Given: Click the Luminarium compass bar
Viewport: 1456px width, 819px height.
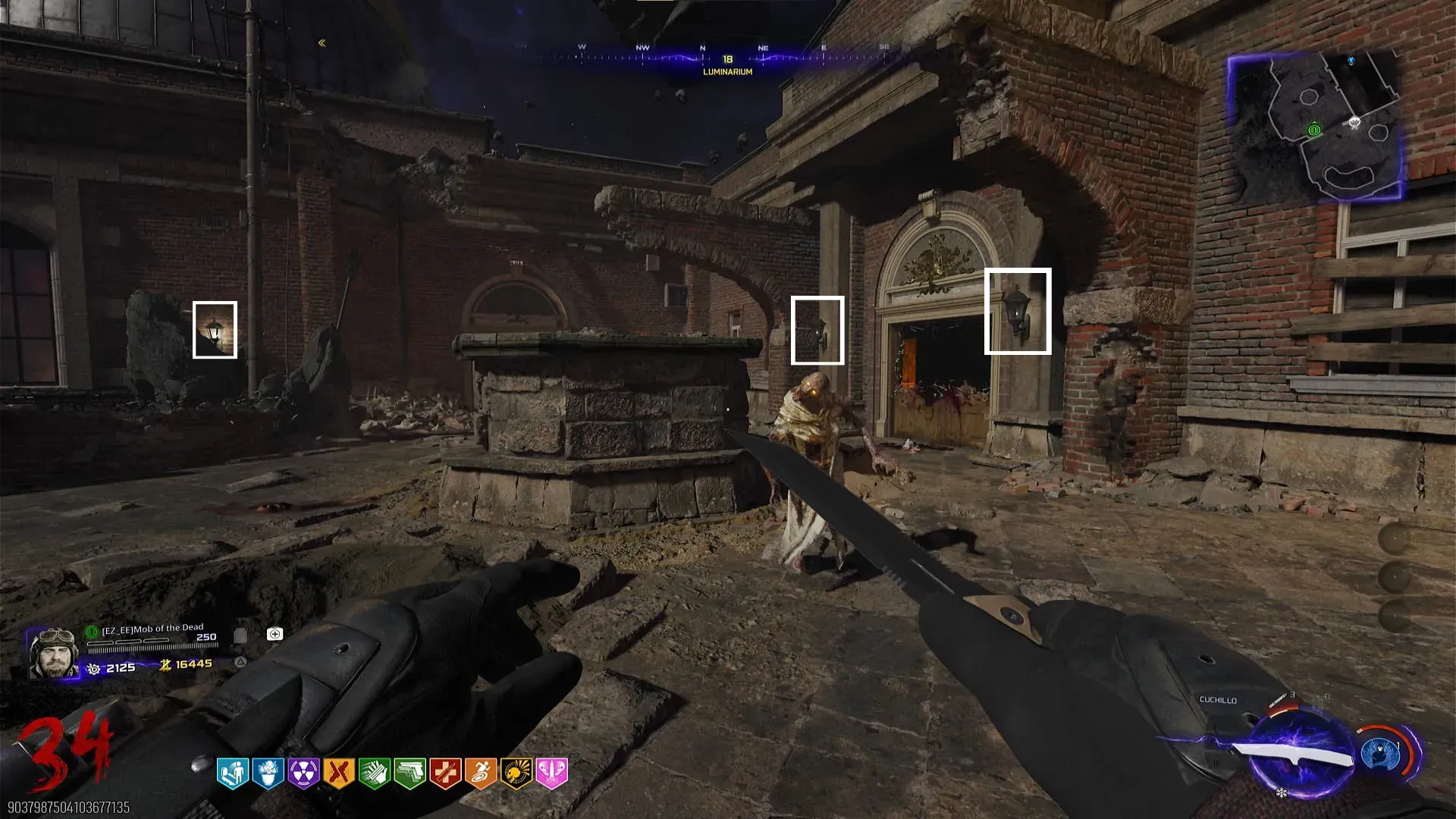Looking at the screenshot, I should [726, 59].
